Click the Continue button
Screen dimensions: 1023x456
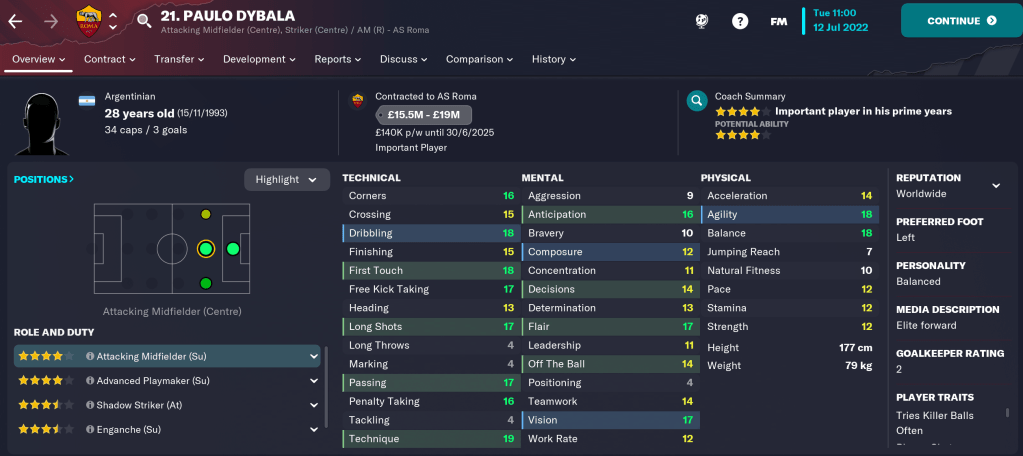(x=961, y=20)
